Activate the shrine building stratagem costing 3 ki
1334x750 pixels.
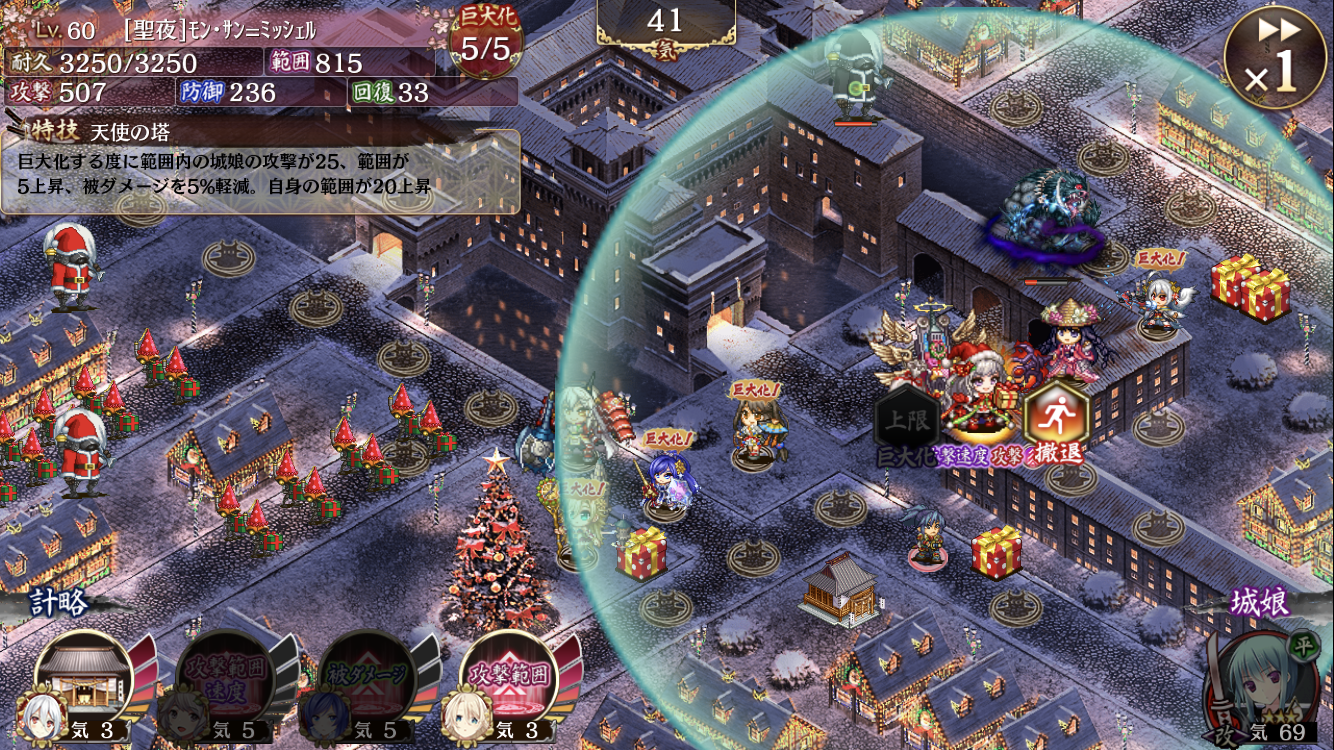pos(85,680)
